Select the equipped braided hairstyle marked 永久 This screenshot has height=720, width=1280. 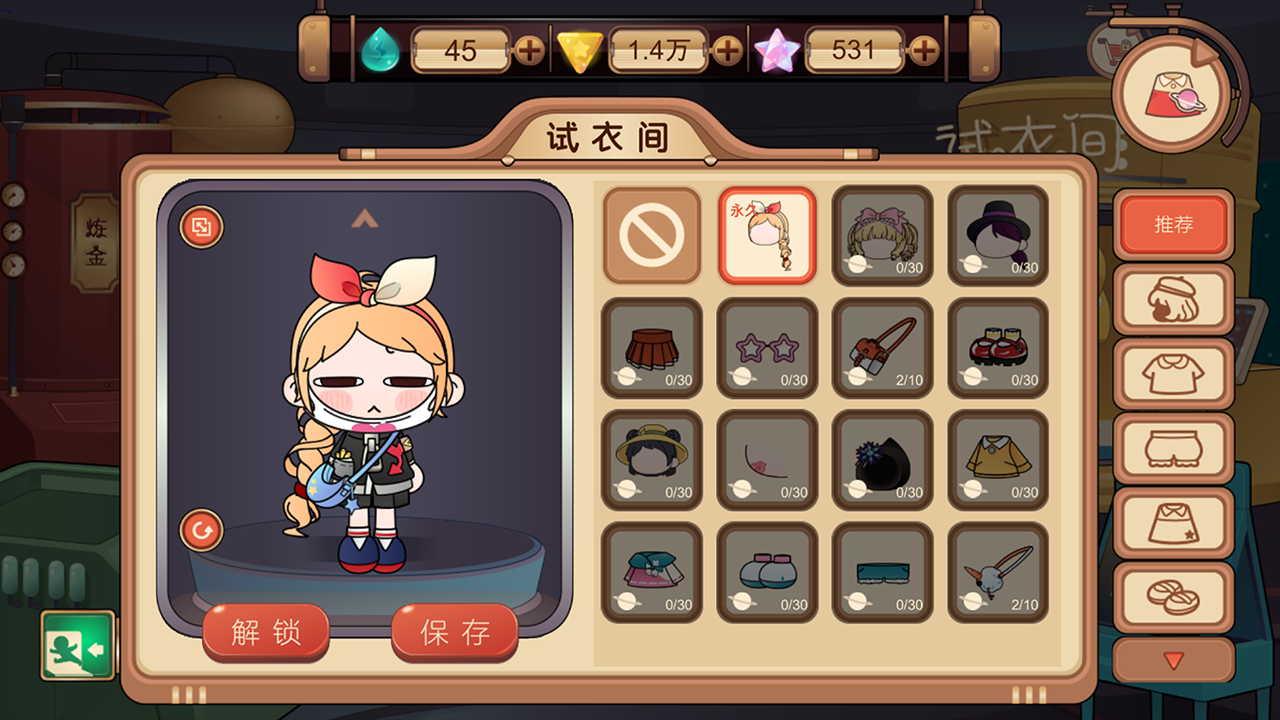(x=767, y=237)
